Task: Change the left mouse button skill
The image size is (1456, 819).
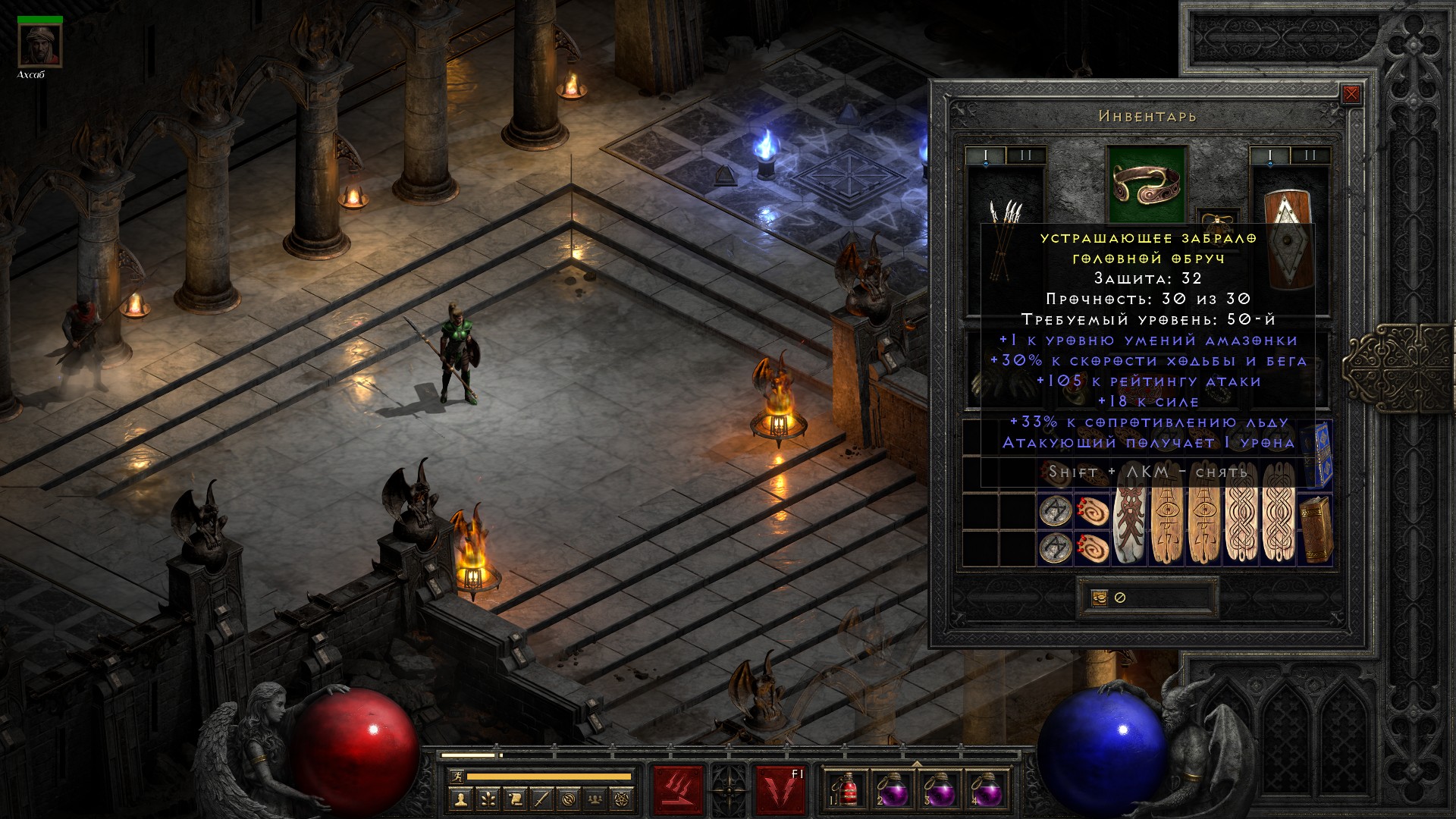Action: (679, 790)
